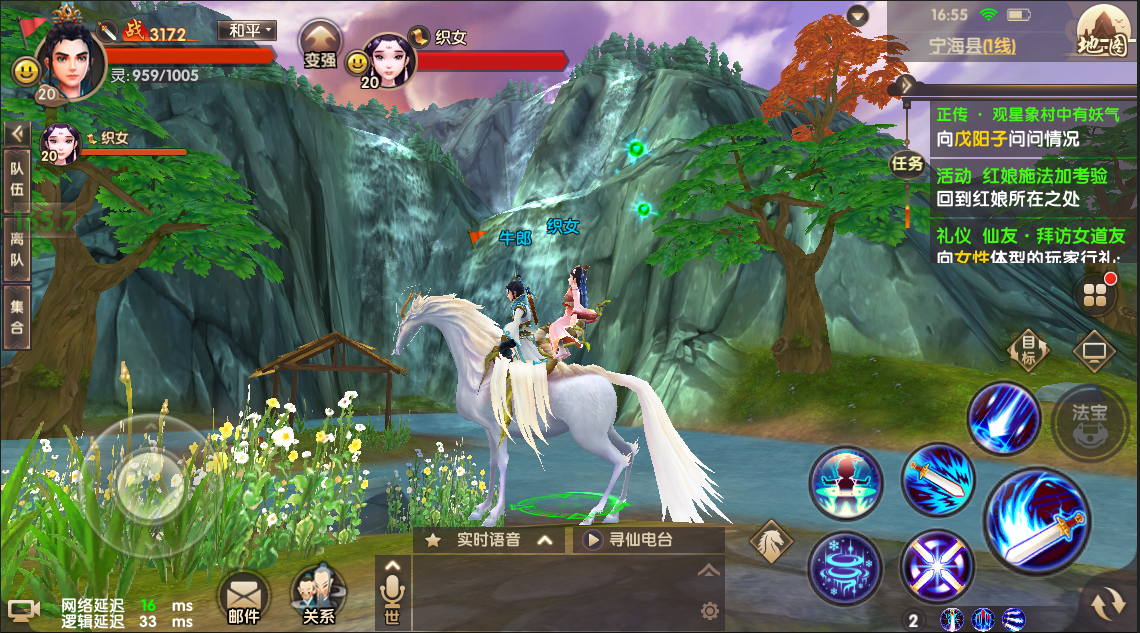Image resolution: width=1140 pixels, height=633 pixels.
Task: Open chat settings gear icon
Action: click(709, 610)
